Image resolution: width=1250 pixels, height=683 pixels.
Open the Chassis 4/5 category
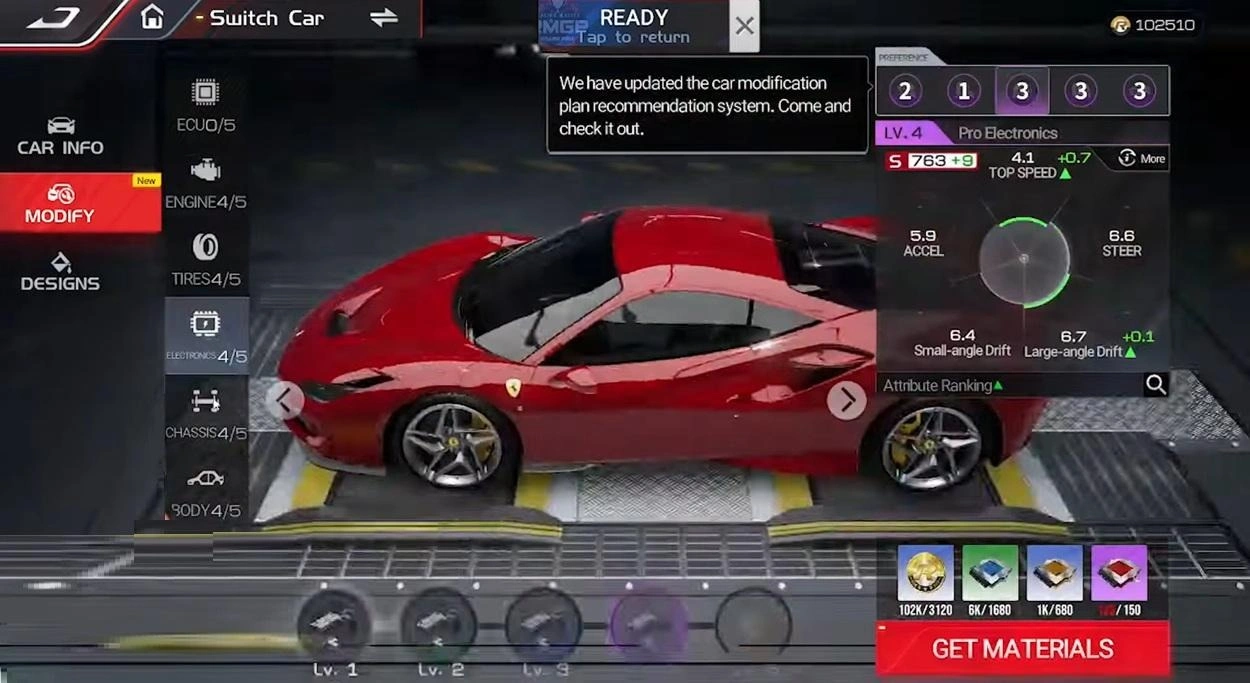pyautogui.click(x=206, y=414)
